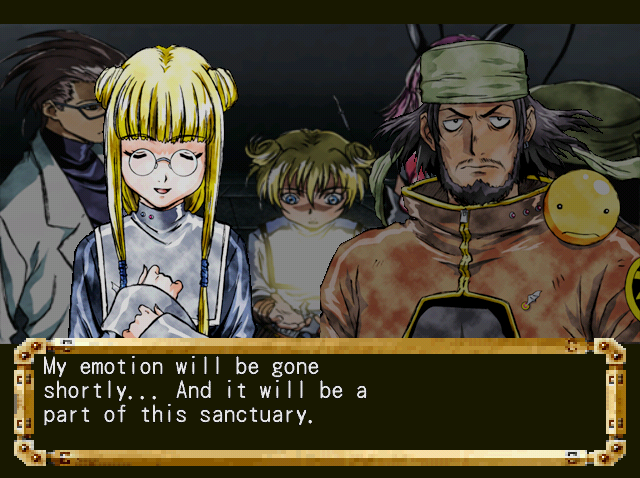
Task: Click the dialogue box to continue
Action: [x=319, y=401]
